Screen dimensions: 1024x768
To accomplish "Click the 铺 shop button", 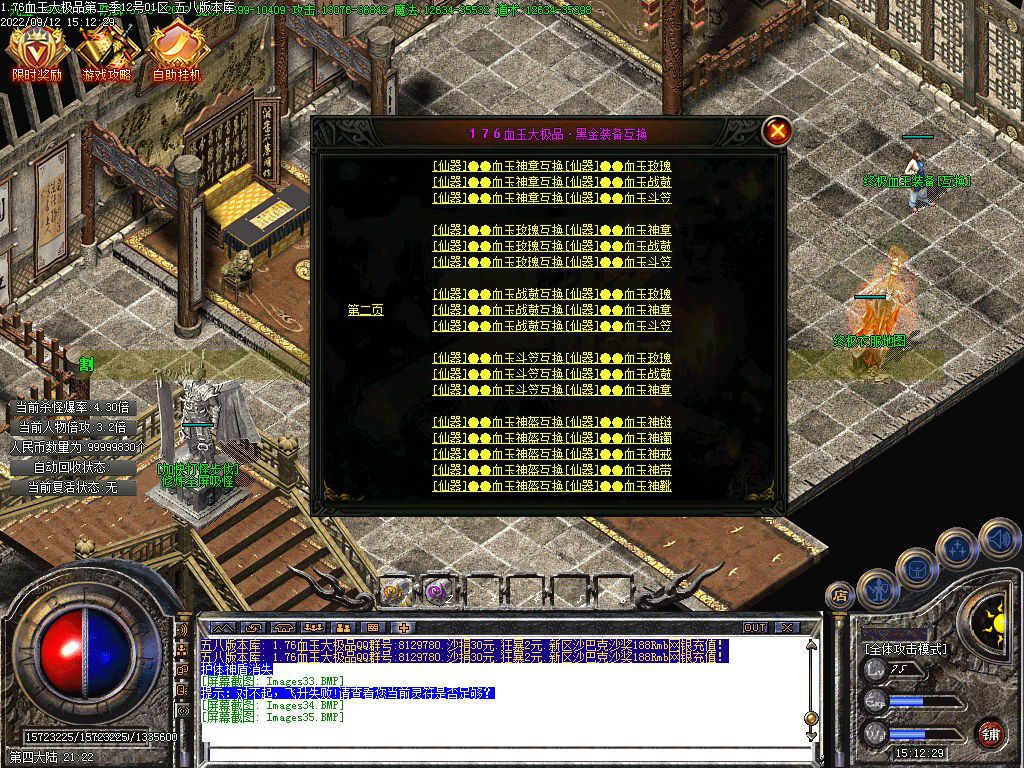I will [990, 733].
